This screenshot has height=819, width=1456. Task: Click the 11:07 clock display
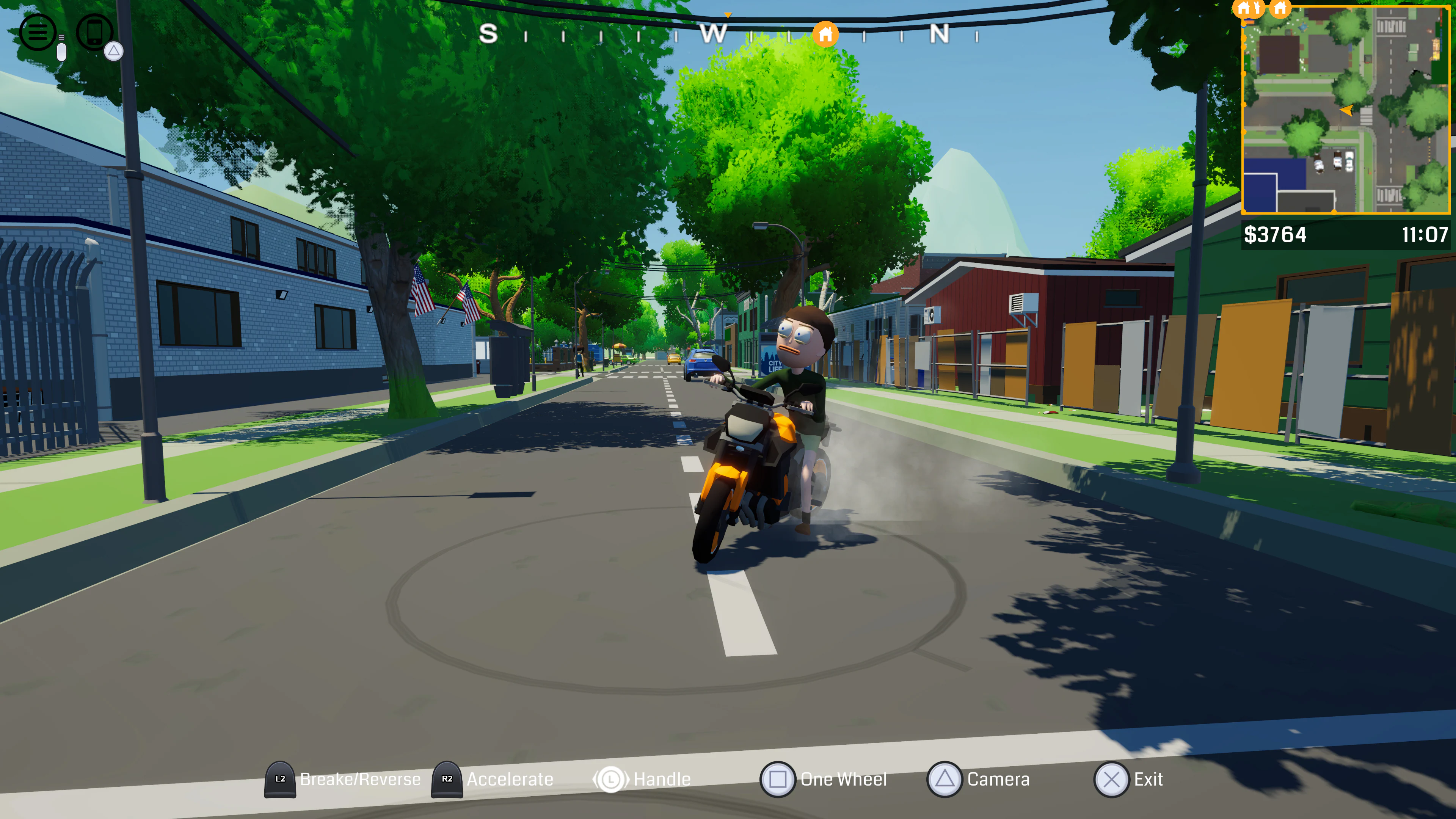[1426, 235]
